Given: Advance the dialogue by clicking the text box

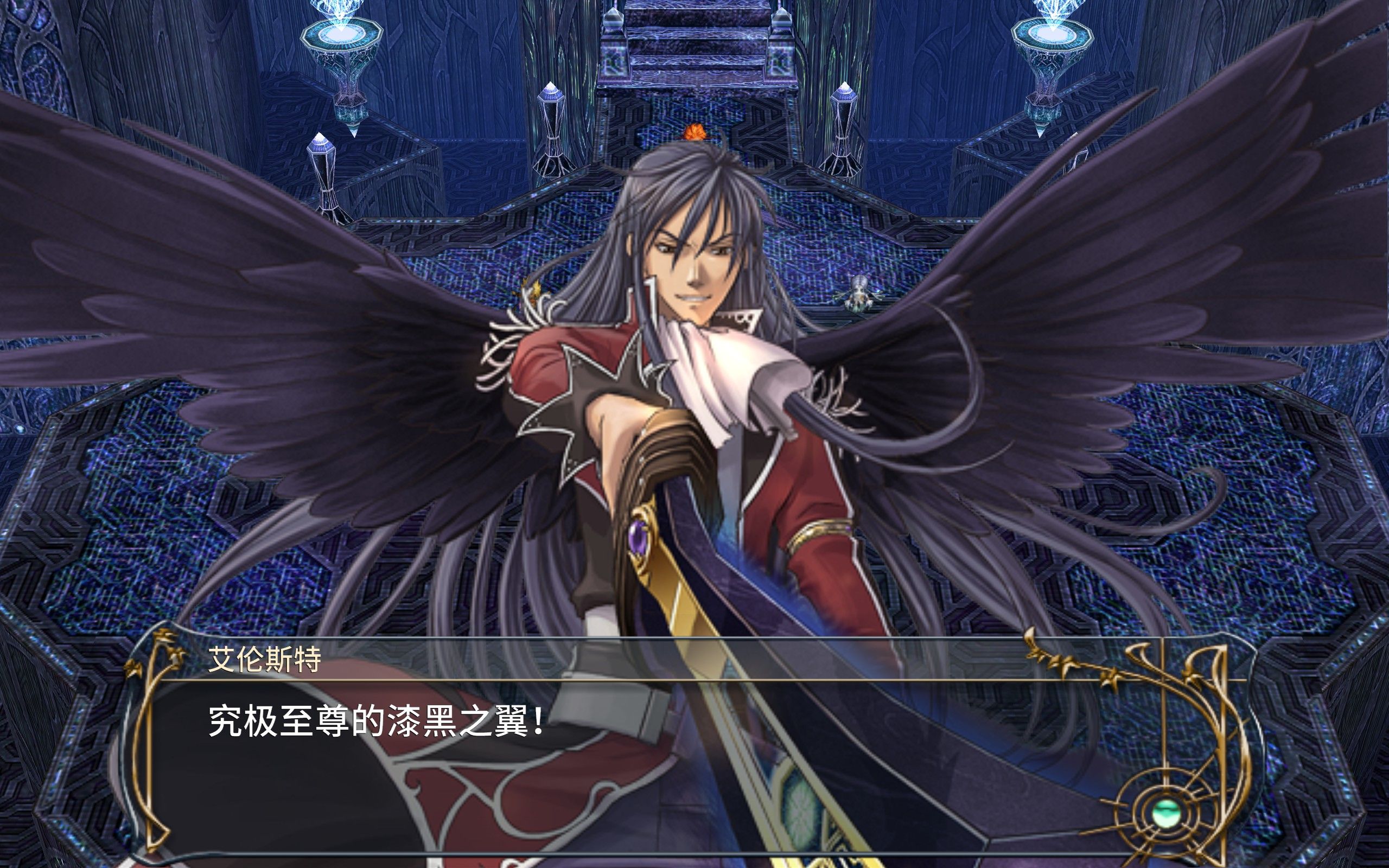Looking at the screenshot, I should pos(632,758).
